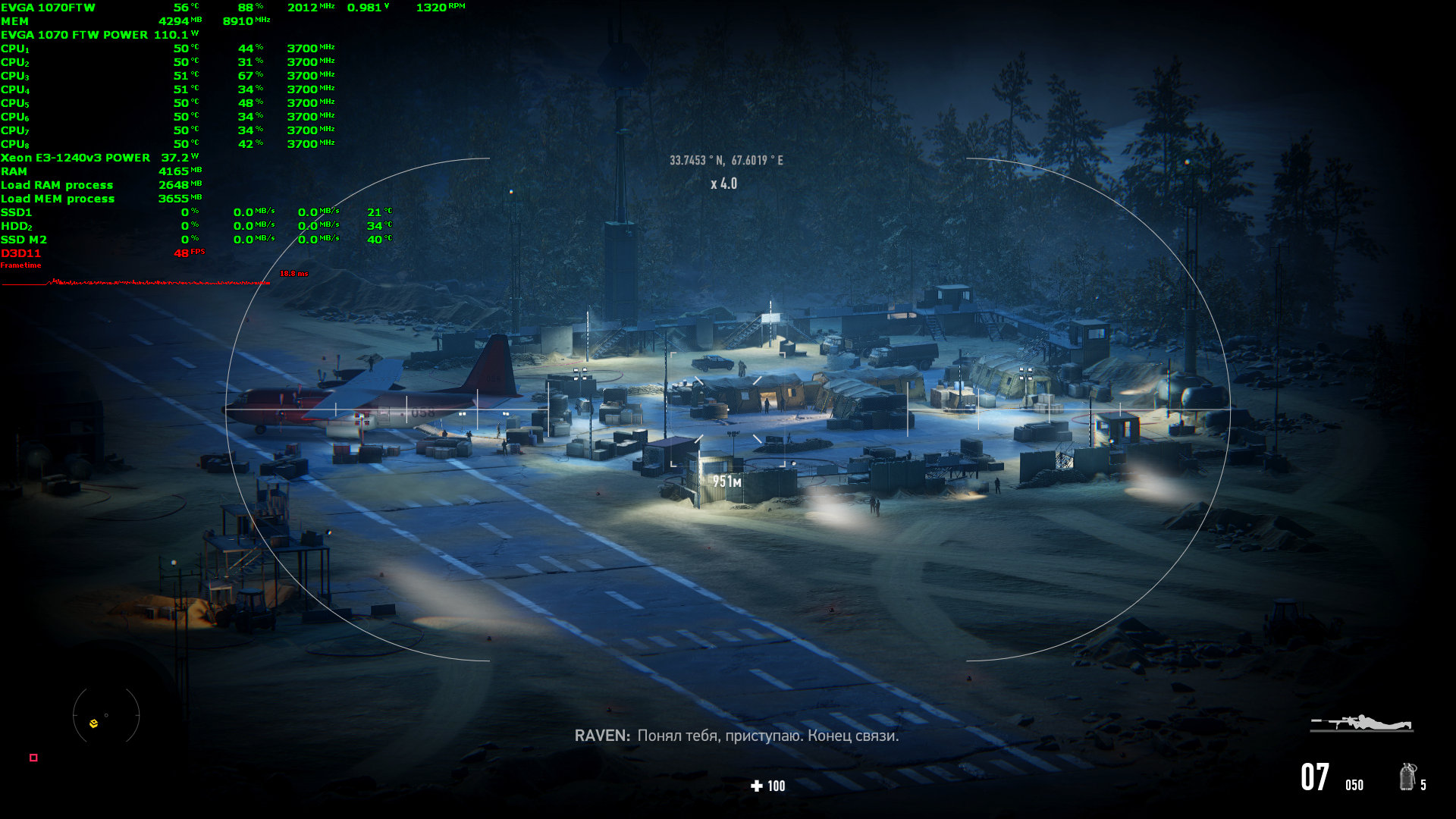Choose the grenade item icon
The image size is (1456, 819).
(1407, 777)
